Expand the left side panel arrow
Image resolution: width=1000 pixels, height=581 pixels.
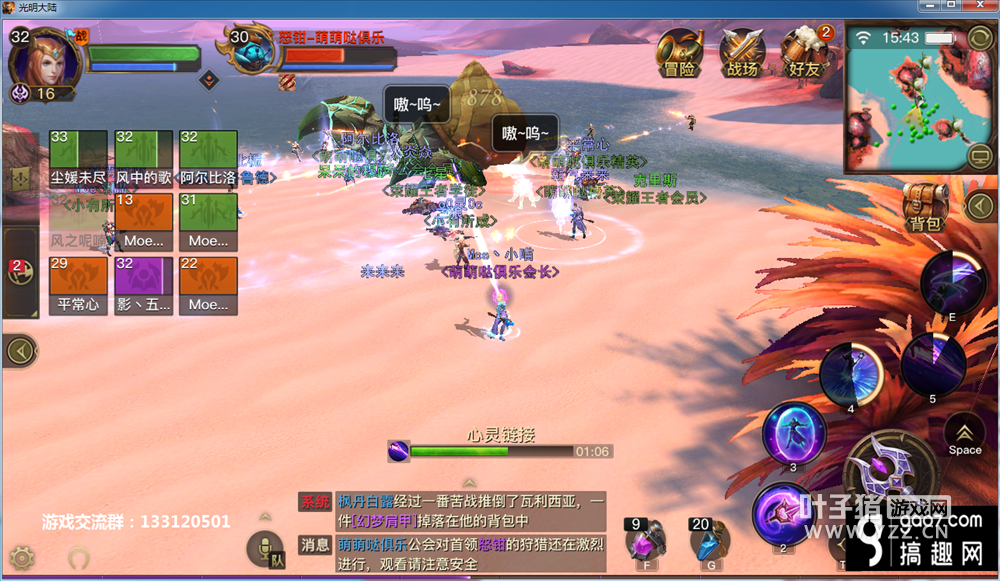[19, 350]
